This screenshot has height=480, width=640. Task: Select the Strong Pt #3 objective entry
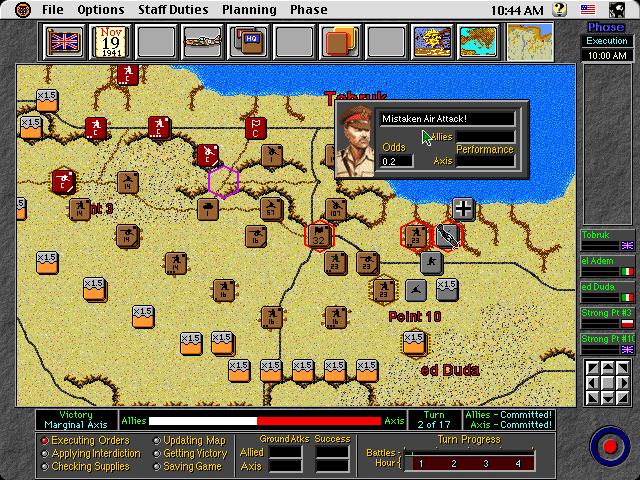[x=607, y=317]
